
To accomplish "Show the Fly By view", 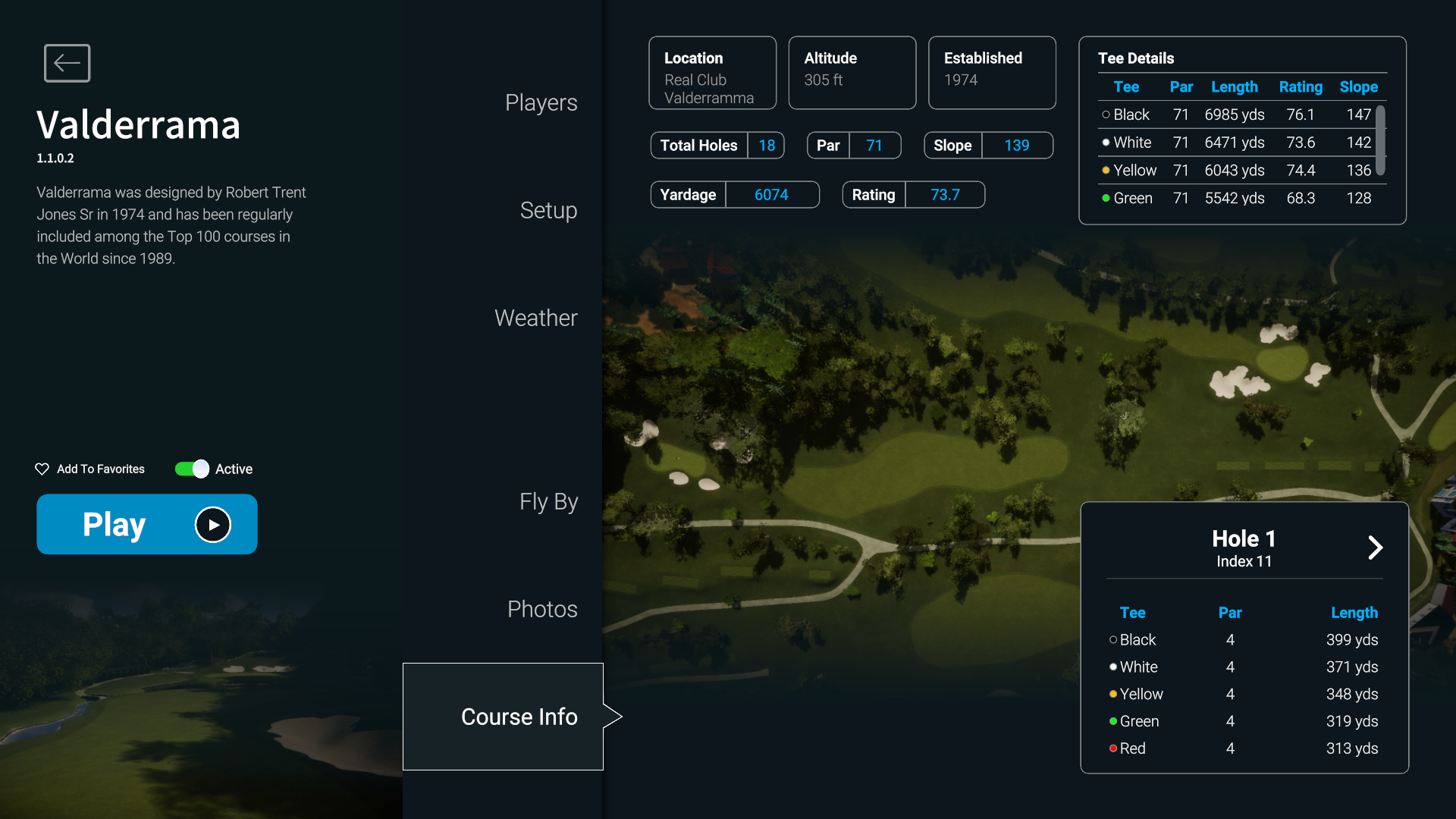I will (548, 501).
